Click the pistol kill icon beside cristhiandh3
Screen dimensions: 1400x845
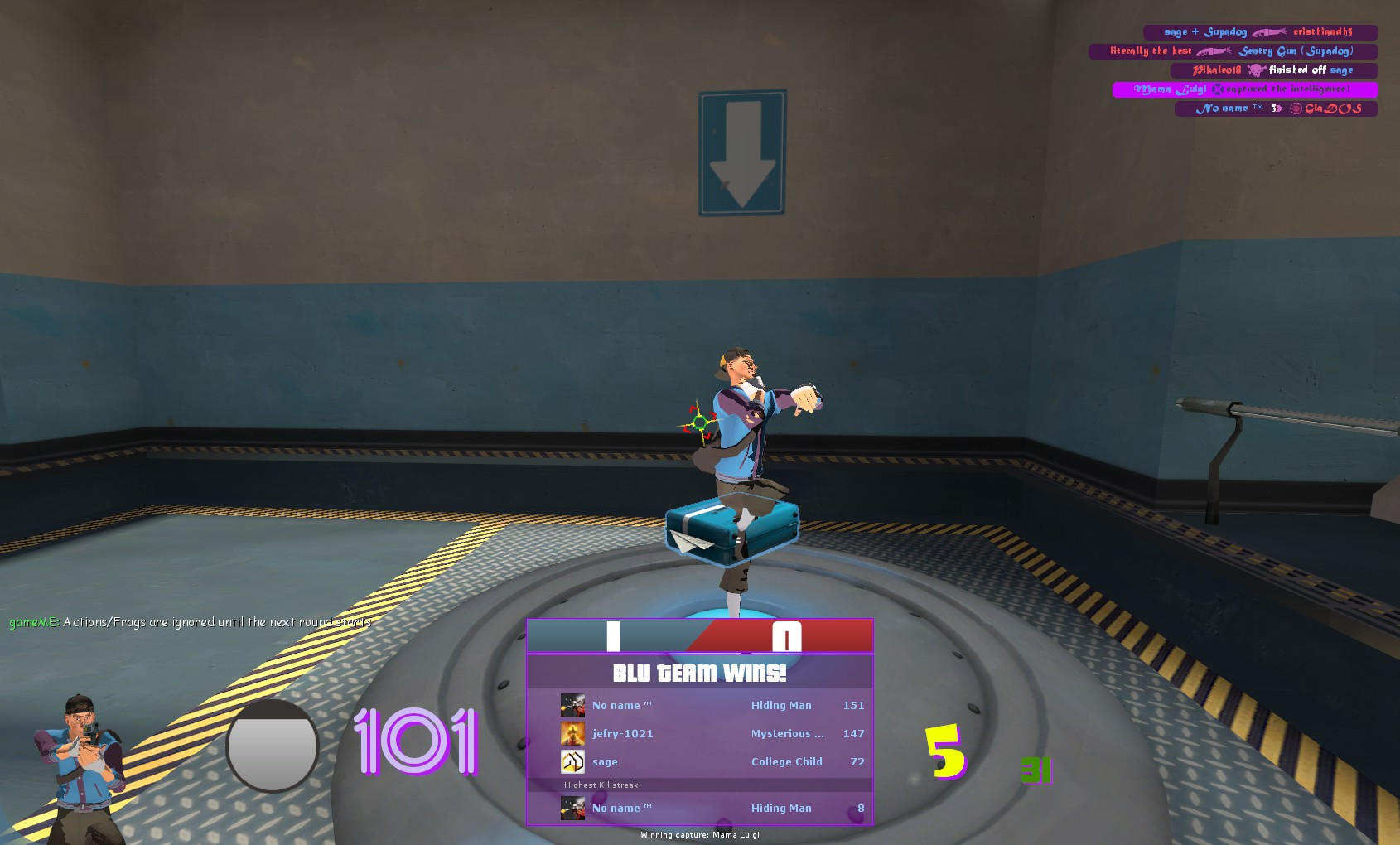[1272, 31]
